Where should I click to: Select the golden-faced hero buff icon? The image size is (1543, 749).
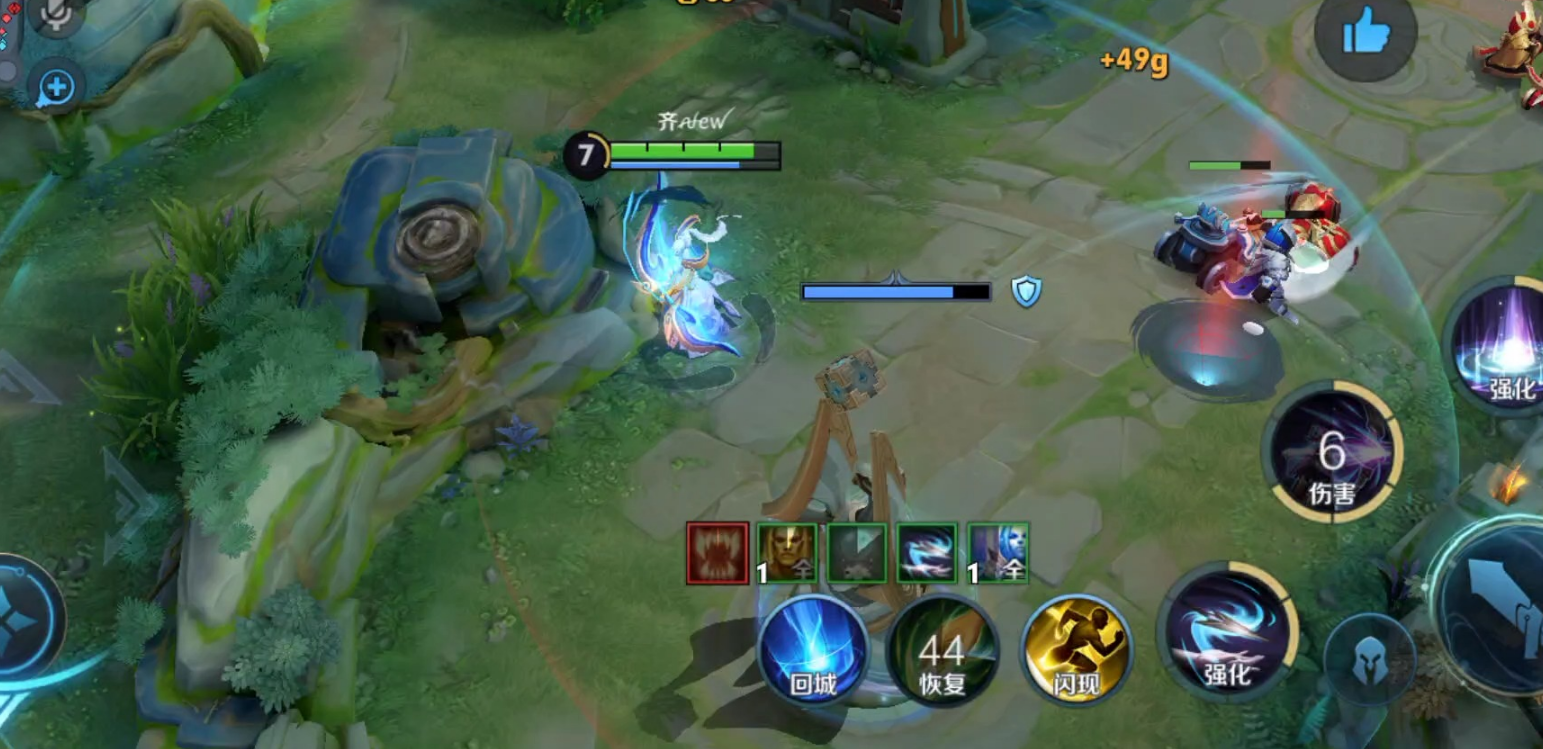click(786, 553)
